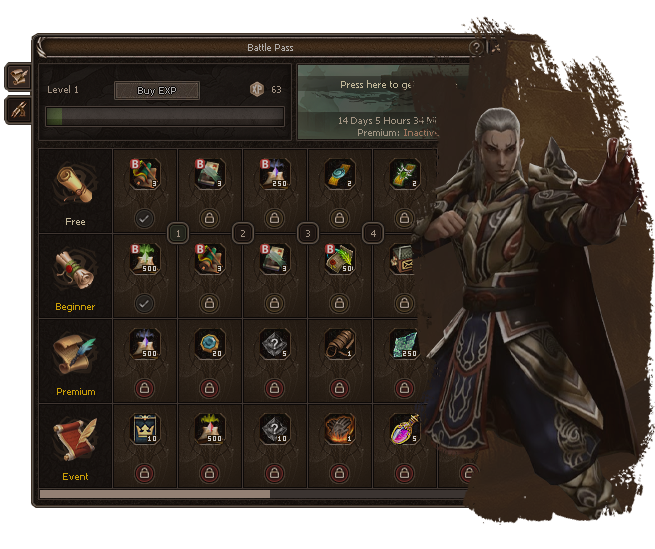Click the horizontal scrollbar below the rewards
This screenshot has width=655, height=549.
(155, 494)
